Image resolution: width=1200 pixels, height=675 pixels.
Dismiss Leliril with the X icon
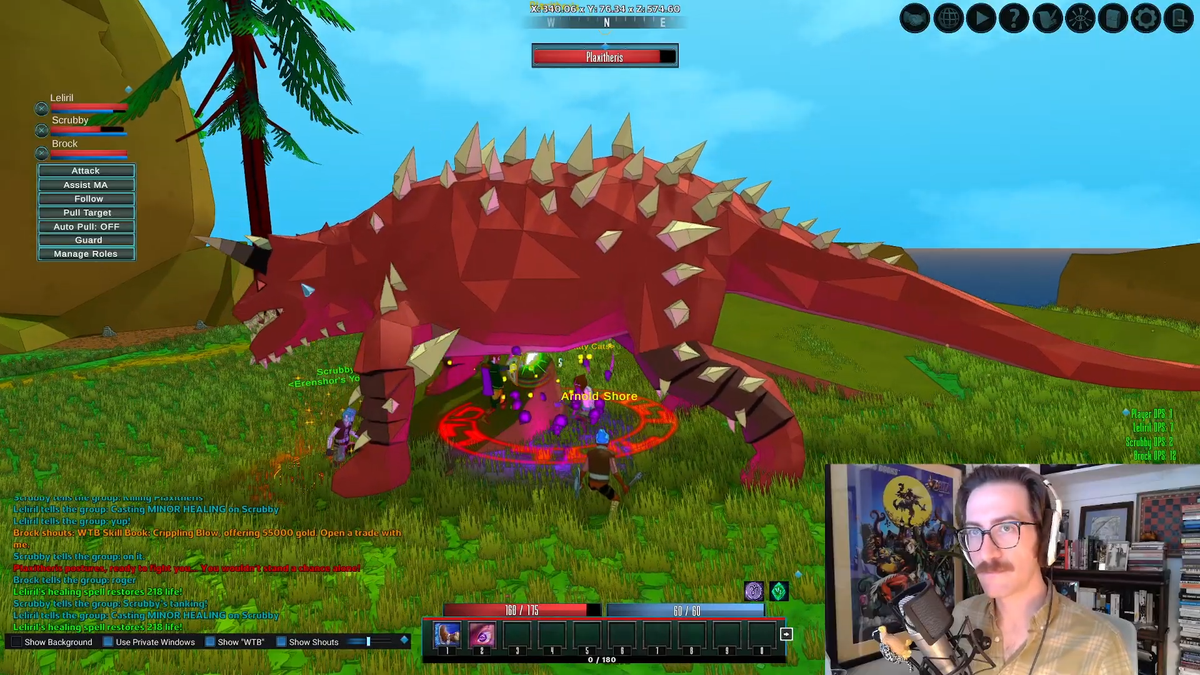click(x=42, y=108)
